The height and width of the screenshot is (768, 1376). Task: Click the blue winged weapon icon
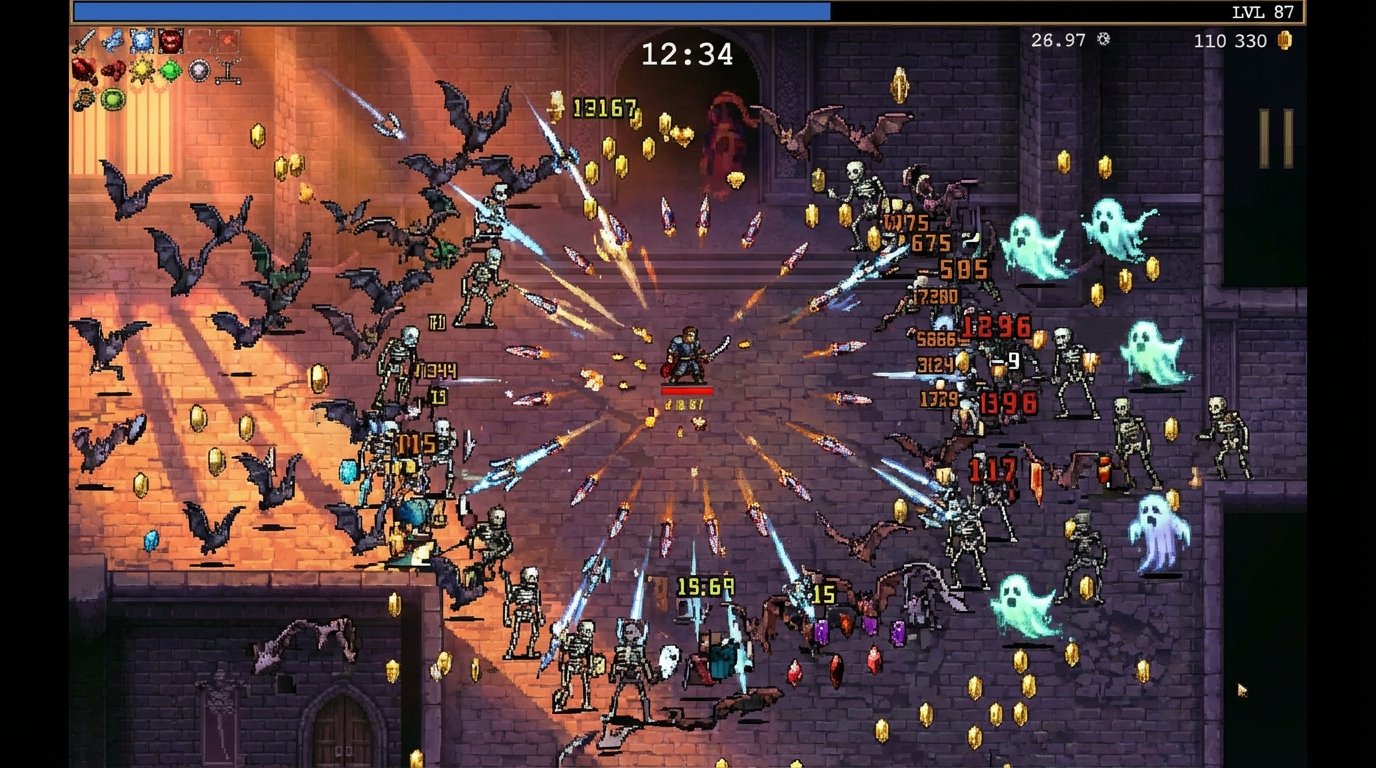click(x=112, y=40)
